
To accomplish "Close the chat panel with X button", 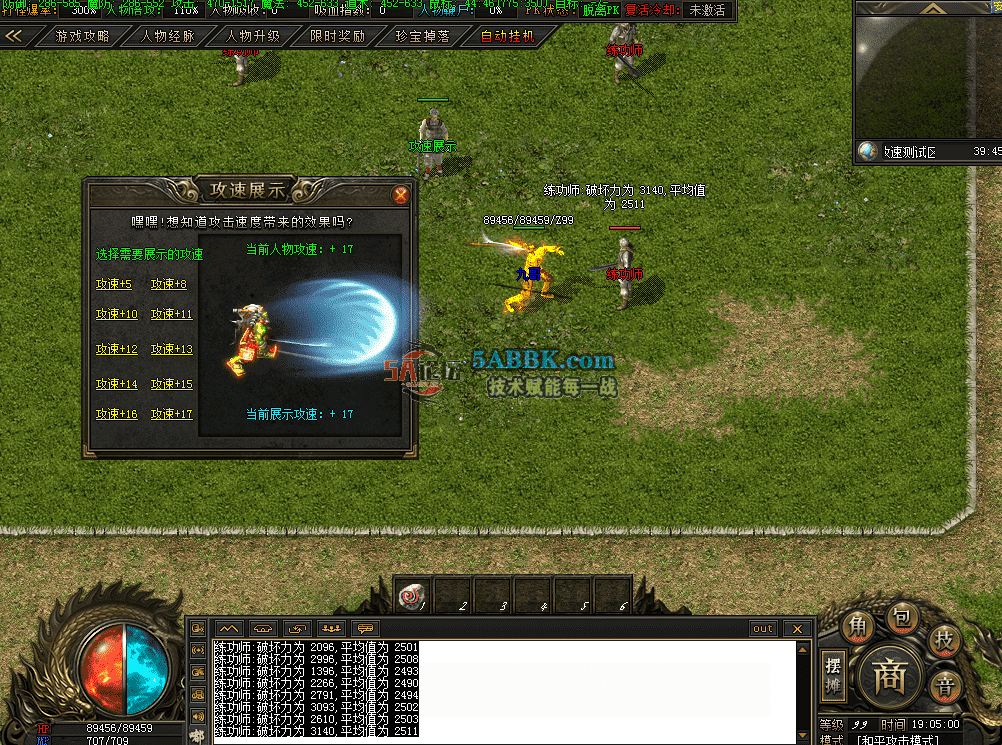I will 796,629.
